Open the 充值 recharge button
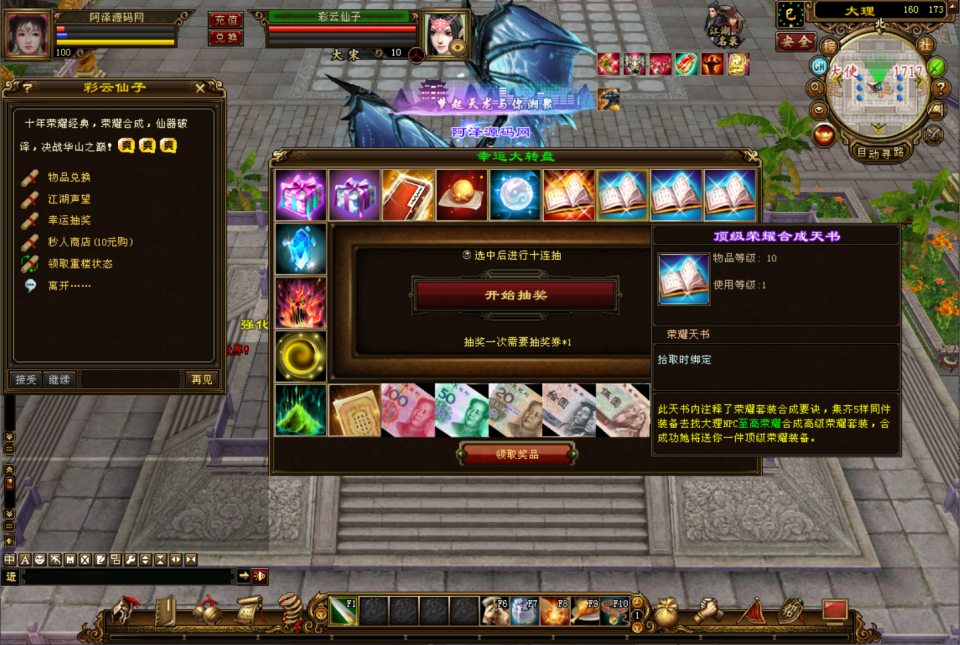Viewport: 960px width, 645px height. tap(226, 19)
